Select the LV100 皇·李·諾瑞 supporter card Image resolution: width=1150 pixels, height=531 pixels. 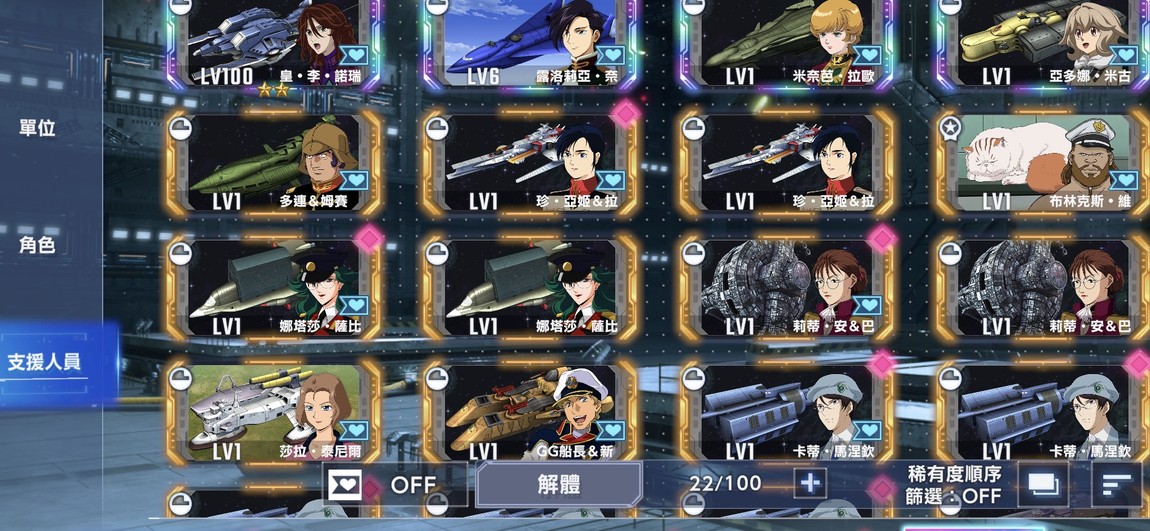275,43
